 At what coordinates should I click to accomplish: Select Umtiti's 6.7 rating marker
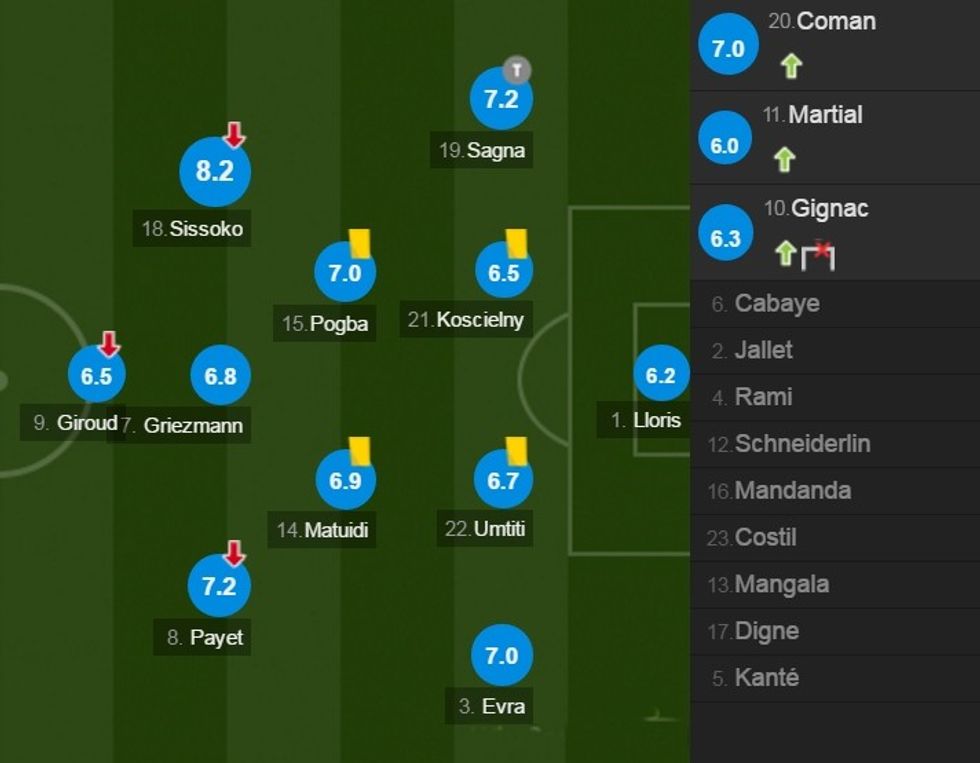point(503,481)
